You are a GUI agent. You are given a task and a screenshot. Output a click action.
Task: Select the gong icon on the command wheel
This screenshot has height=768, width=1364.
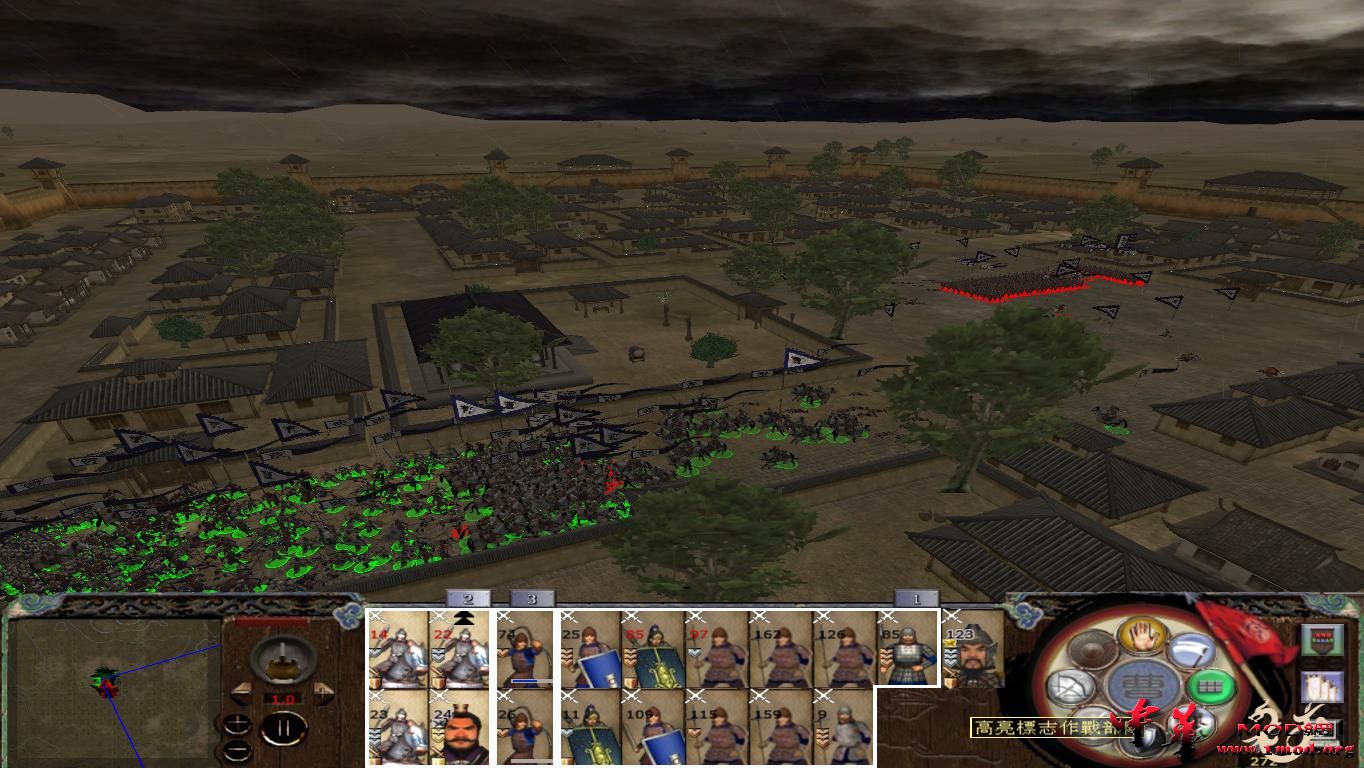tap(1092, 650)
